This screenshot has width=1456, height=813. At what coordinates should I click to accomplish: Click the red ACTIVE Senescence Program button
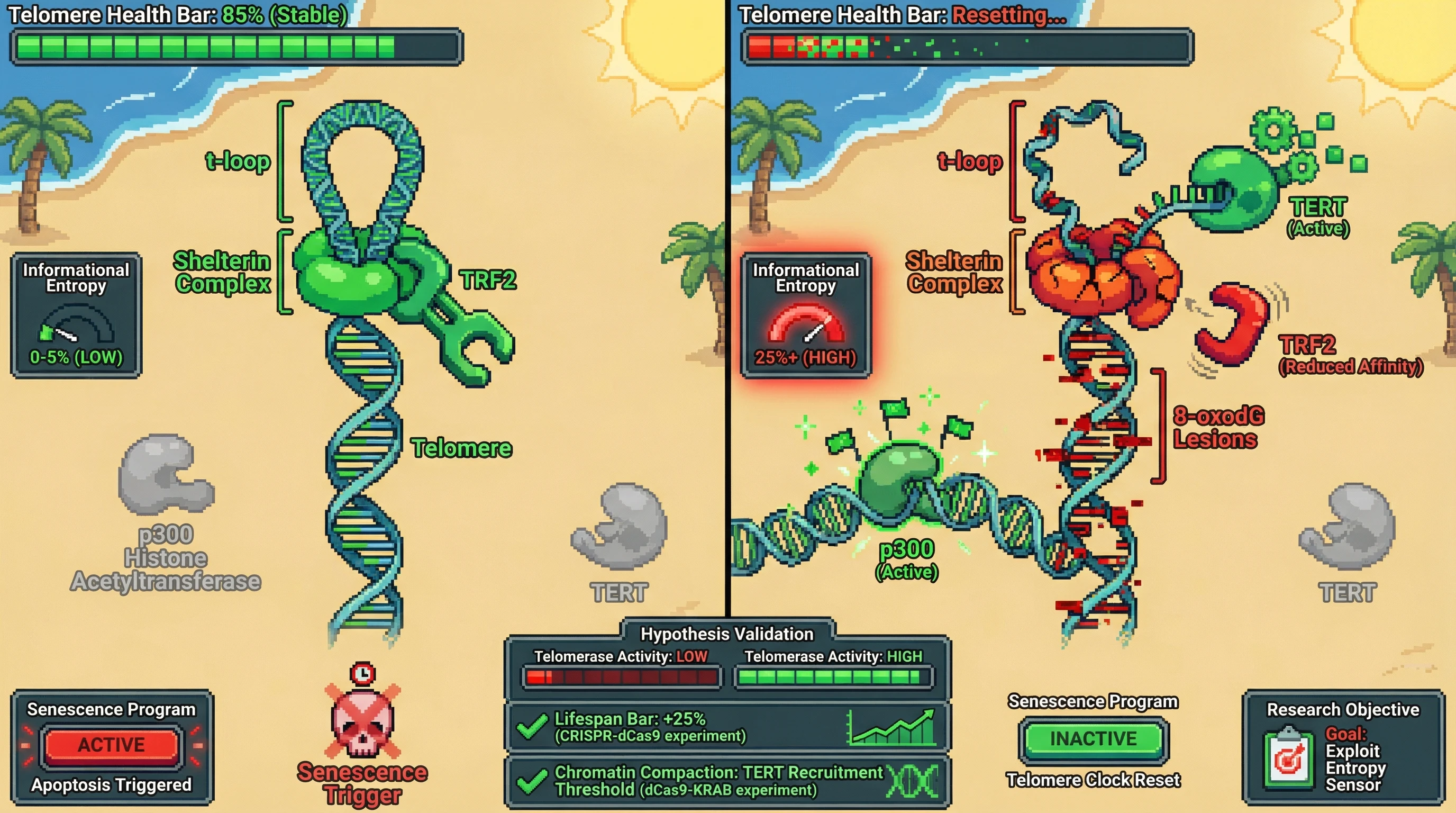click(x=111, y=745)
